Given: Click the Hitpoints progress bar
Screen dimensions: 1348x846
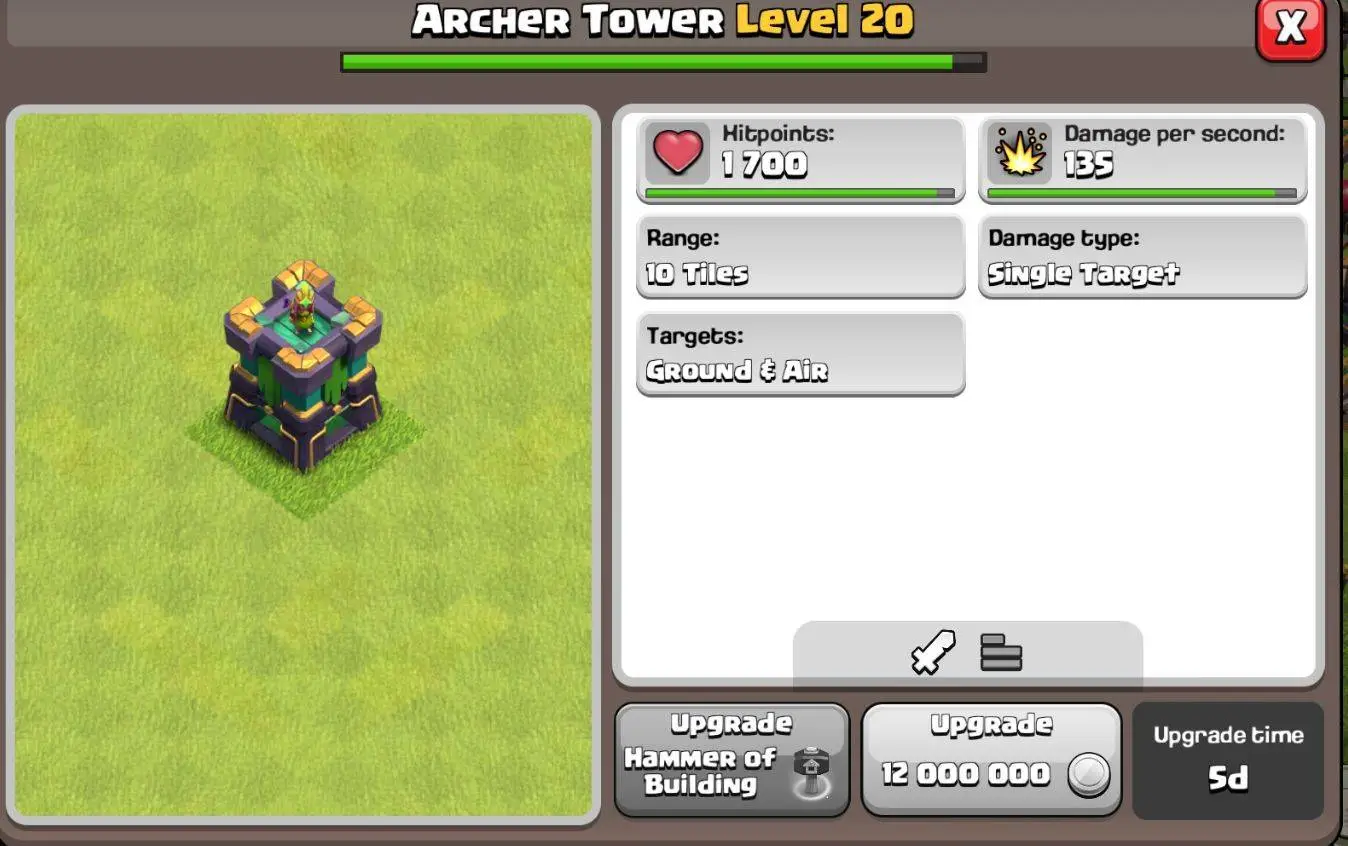Looking at the screenshot, I should tap(800, 190).
